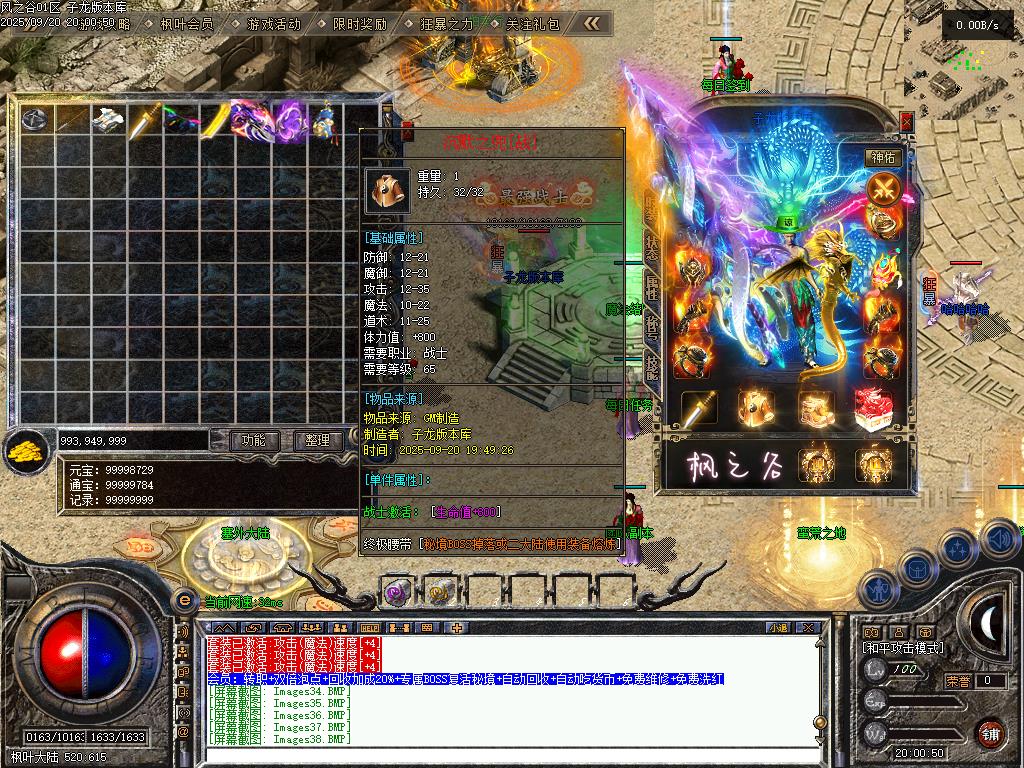Switch to the 属性 tab

[652, 290]
